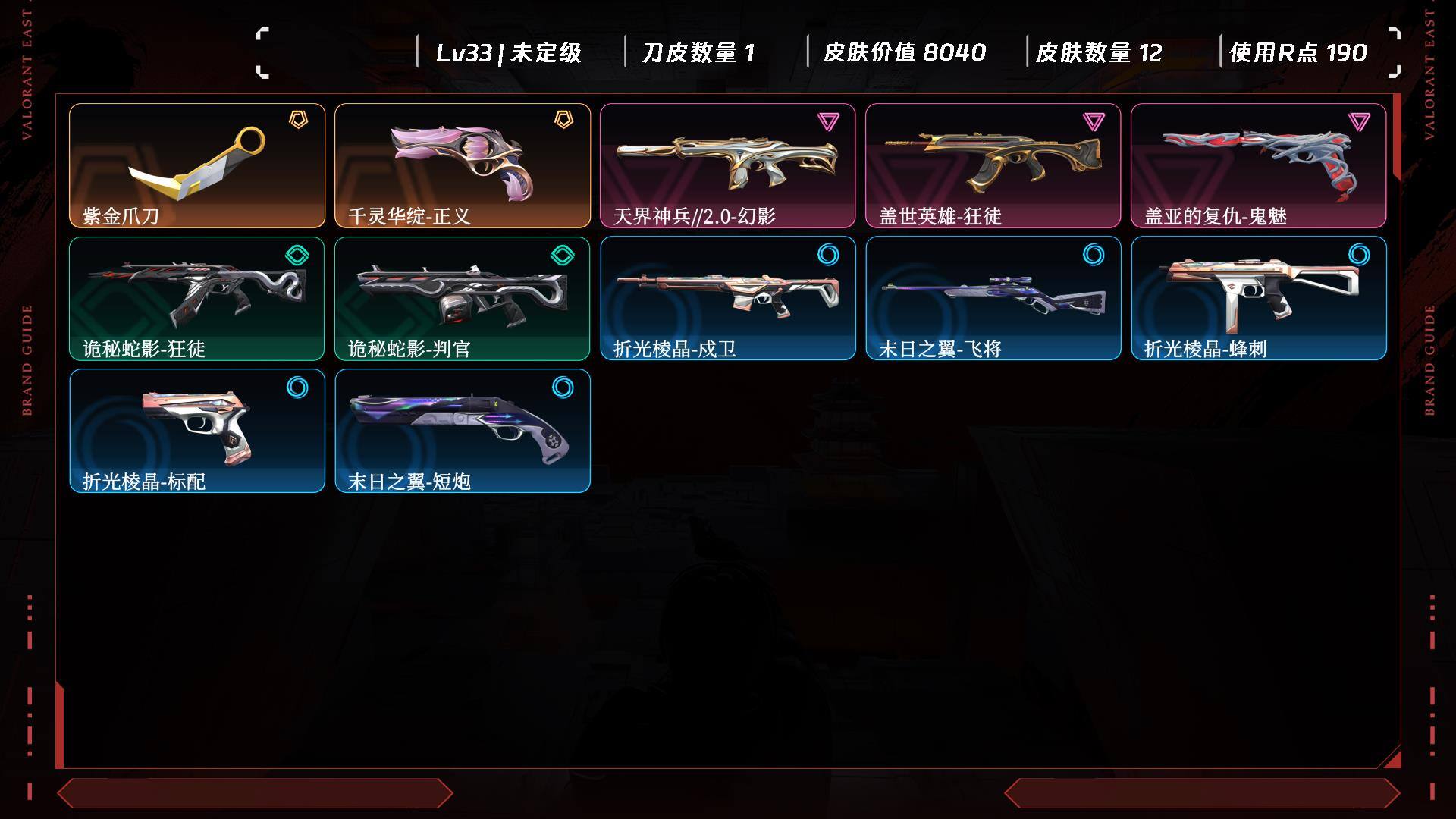Choose the 诡秘蛇影-判官 skin card
1456x819 pixels.
point(463,298)
